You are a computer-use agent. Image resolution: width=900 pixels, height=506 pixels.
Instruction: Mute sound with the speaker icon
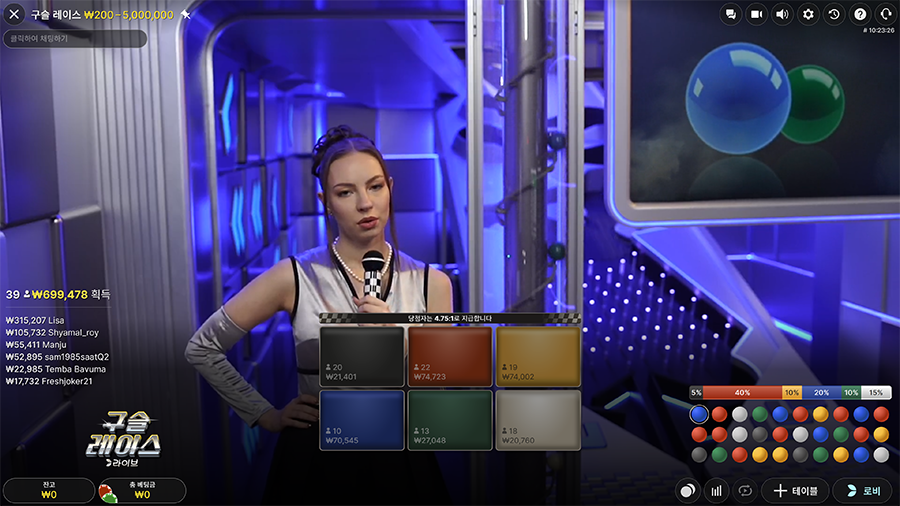point(783,14)
